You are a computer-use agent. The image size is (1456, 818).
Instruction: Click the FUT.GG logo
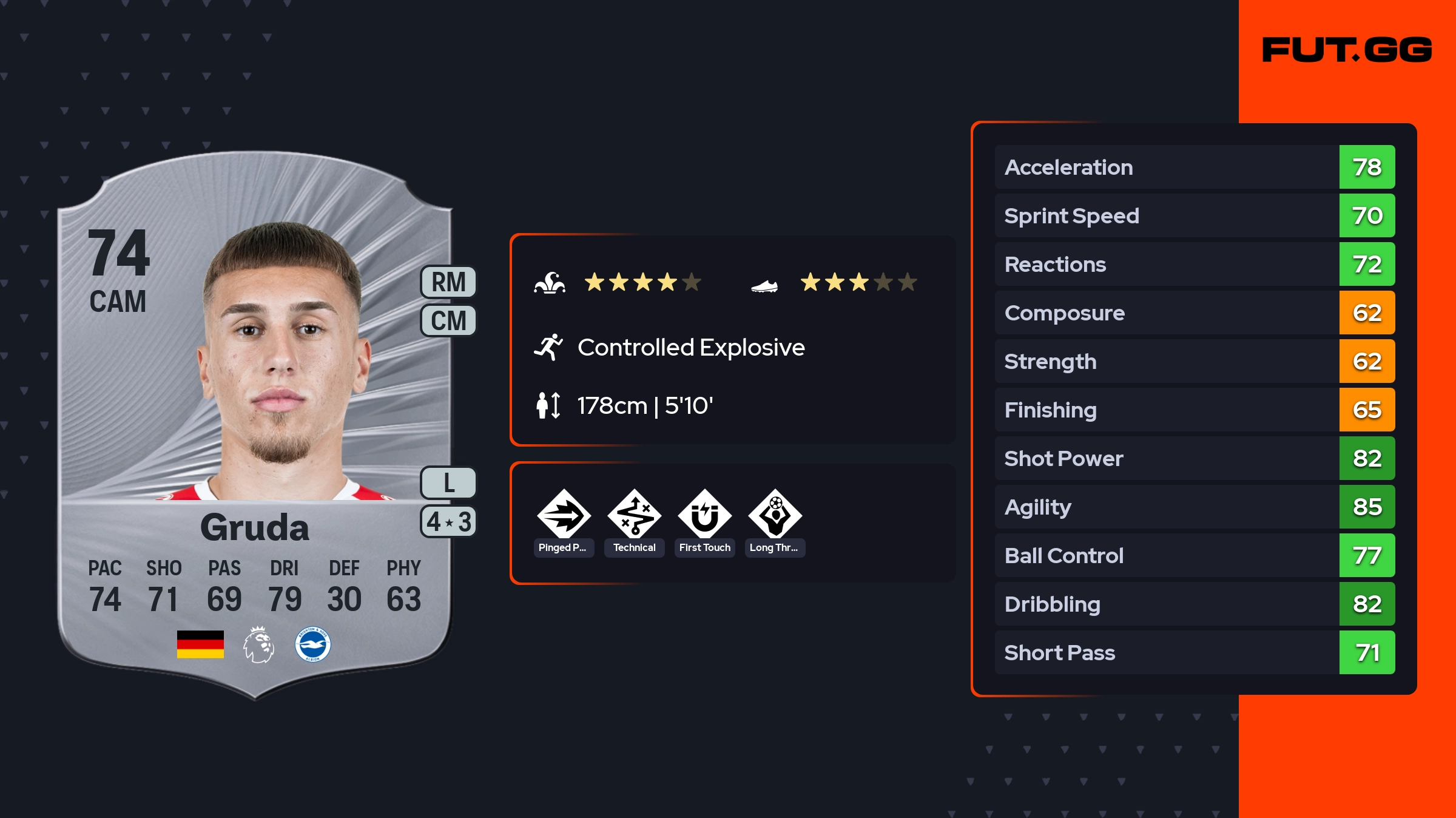point(1347,50)
